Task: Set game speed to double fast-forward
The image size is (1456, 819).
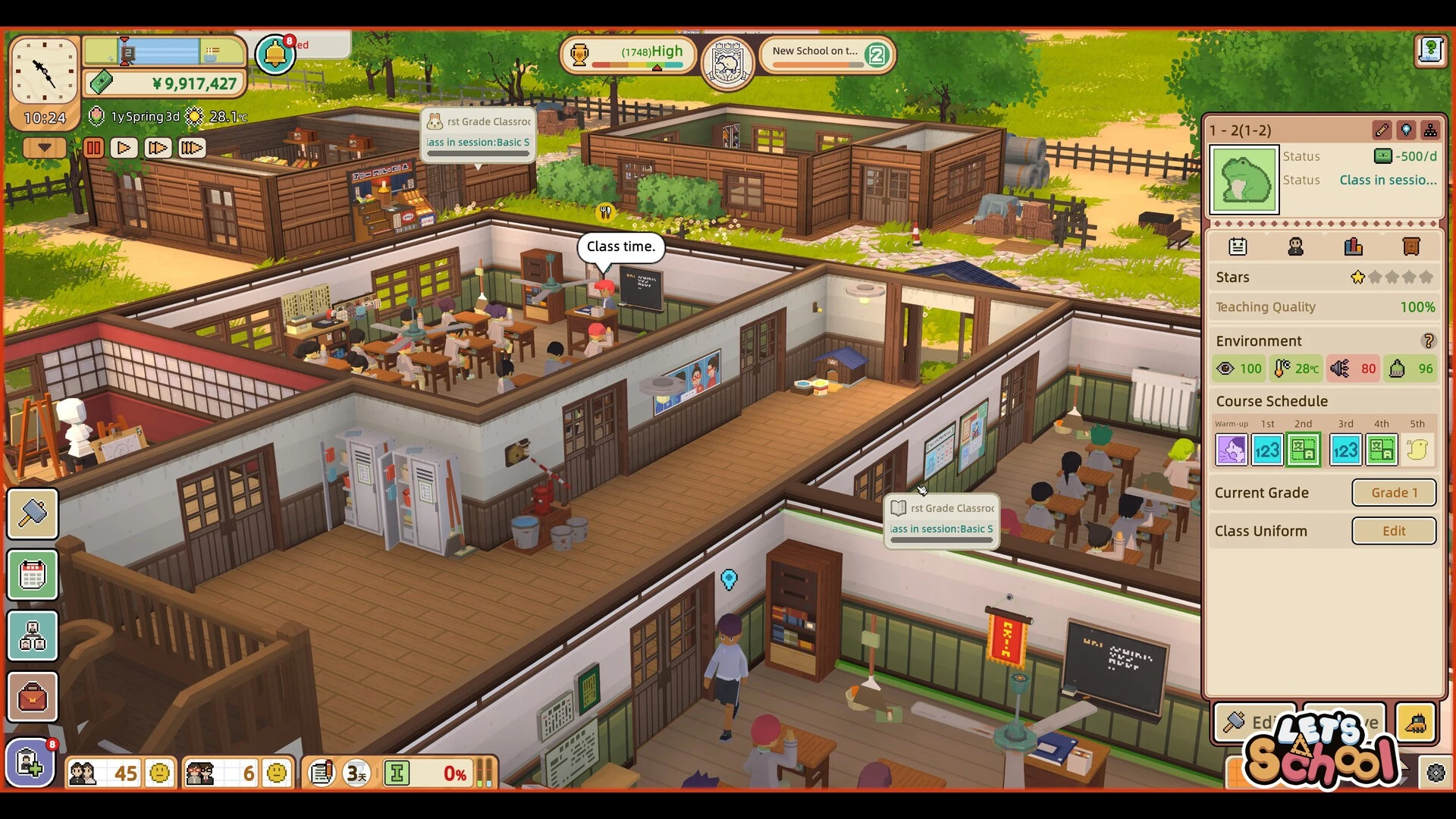Action: pos(158,148)
